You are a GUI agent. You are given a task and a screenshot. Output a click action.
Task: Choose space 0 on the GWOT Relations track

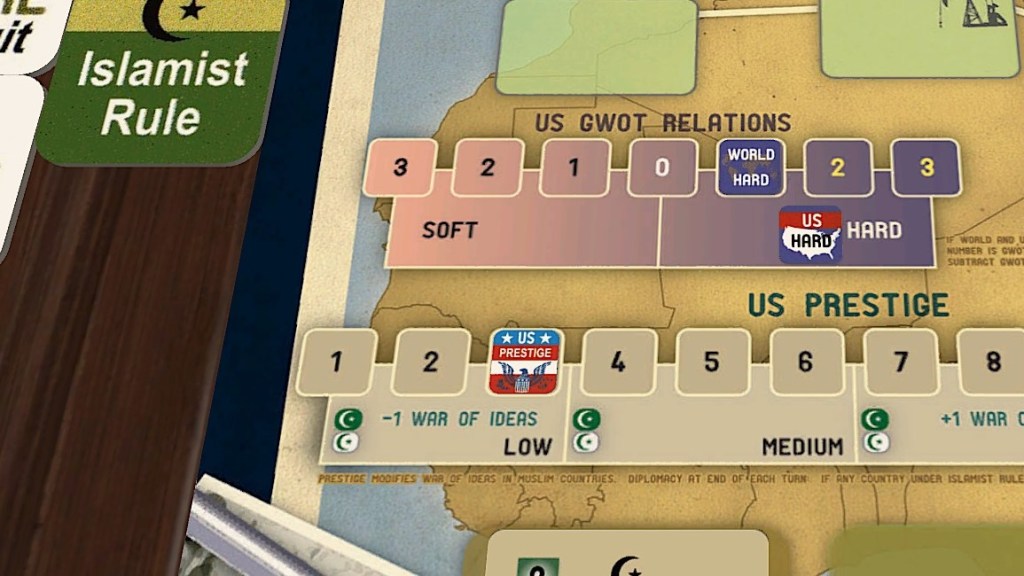pos(662,168)
